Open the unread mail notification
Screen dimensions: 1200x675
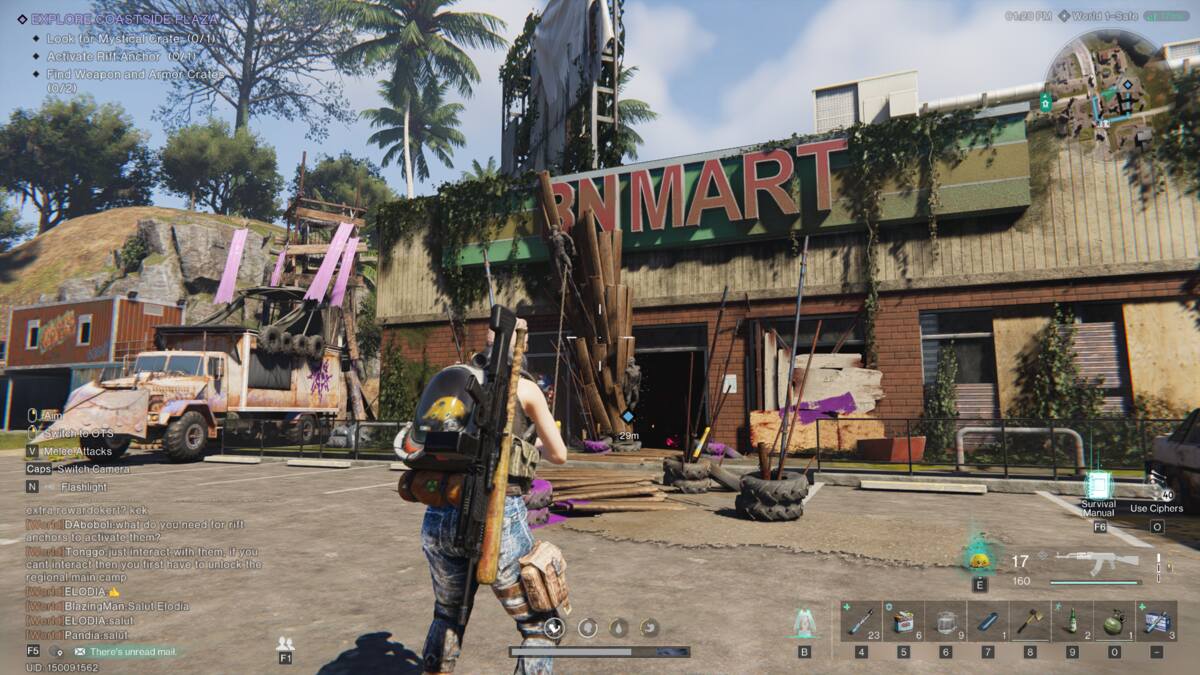132,652
